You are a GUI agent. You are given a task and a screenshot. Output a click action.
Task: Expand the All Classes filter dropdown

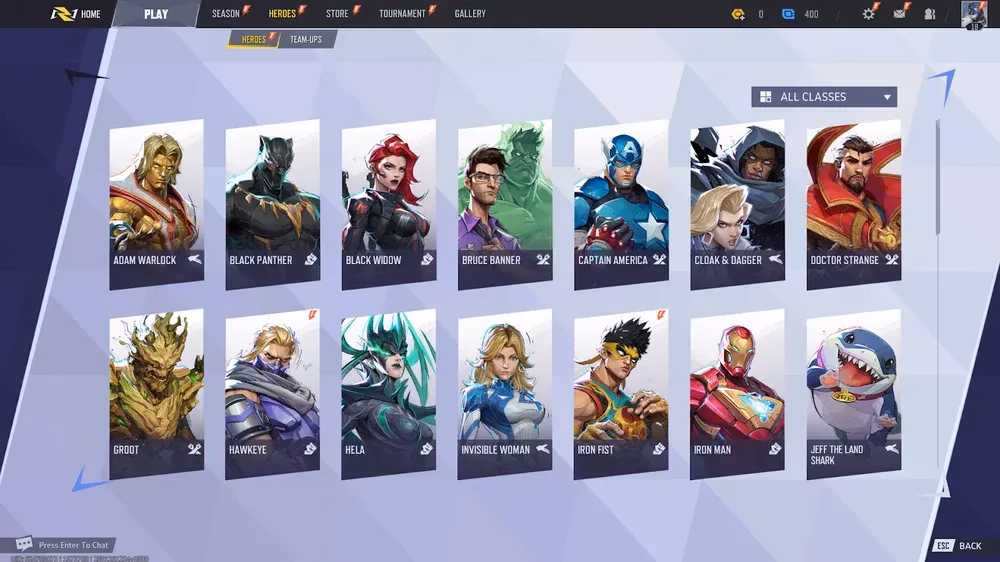(x=824, y=97)
